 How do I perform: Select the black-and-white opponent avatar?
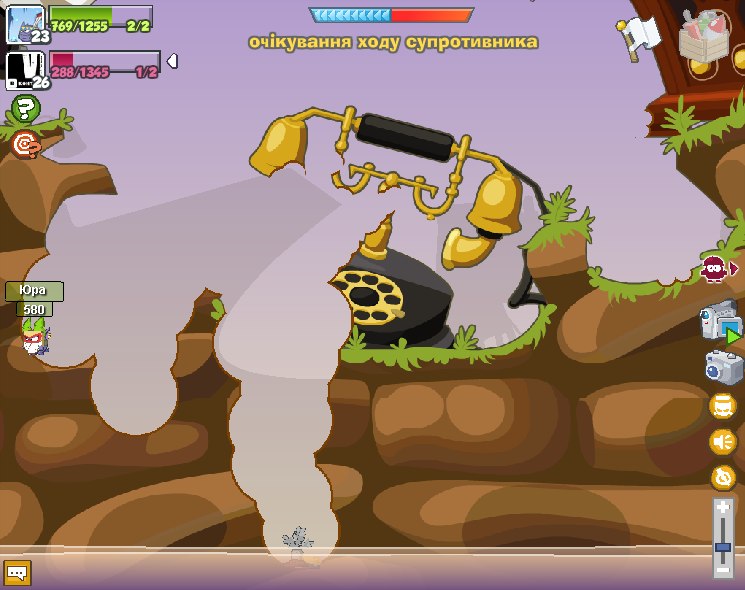[x=23, y=70]
